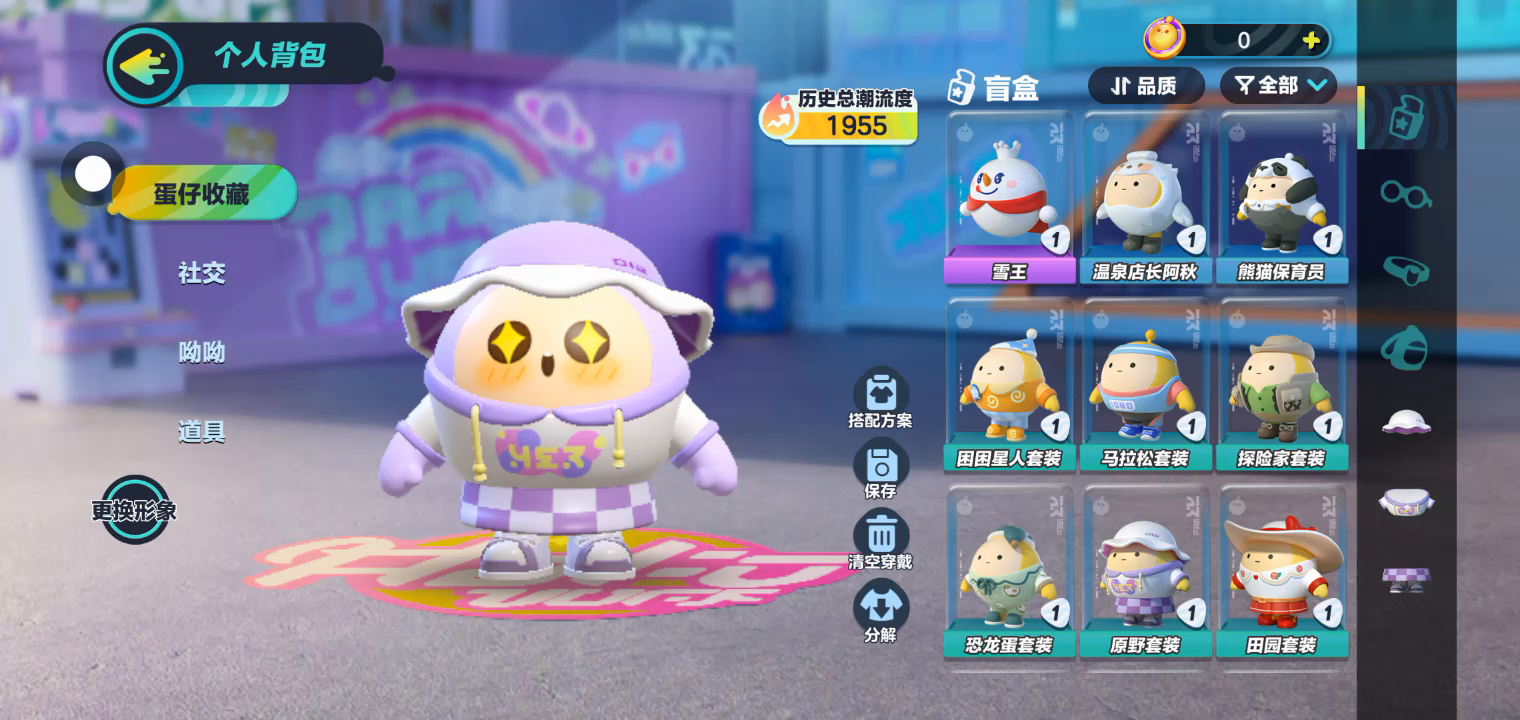The image size is (1520, 720).
Task: Open 搭配方案 outfit presets
Action: point(881,397)
